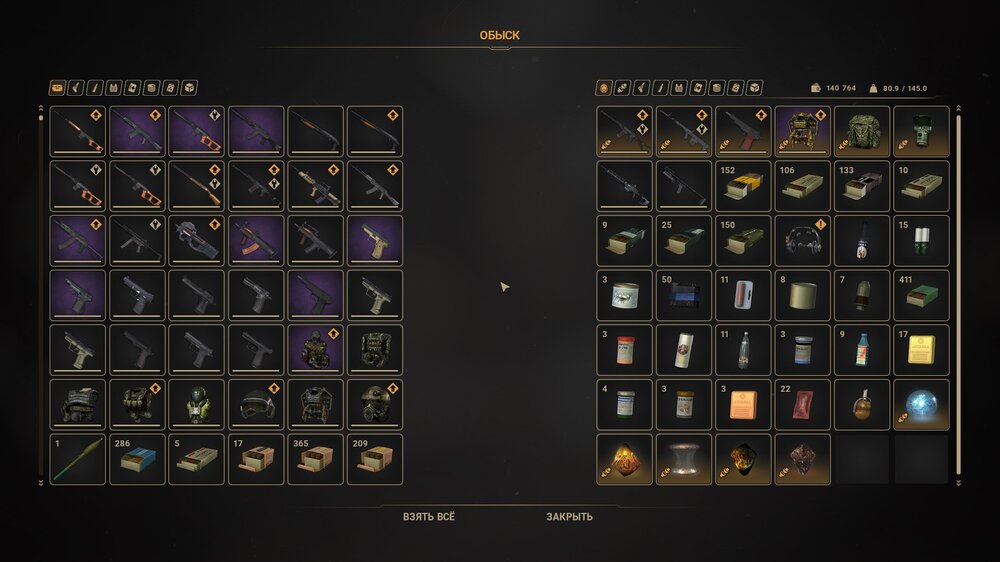Click the ВЗЯТЬ ВСЁ (take all) button
The width and height of the screenshot is (1000, 562).
428,517
